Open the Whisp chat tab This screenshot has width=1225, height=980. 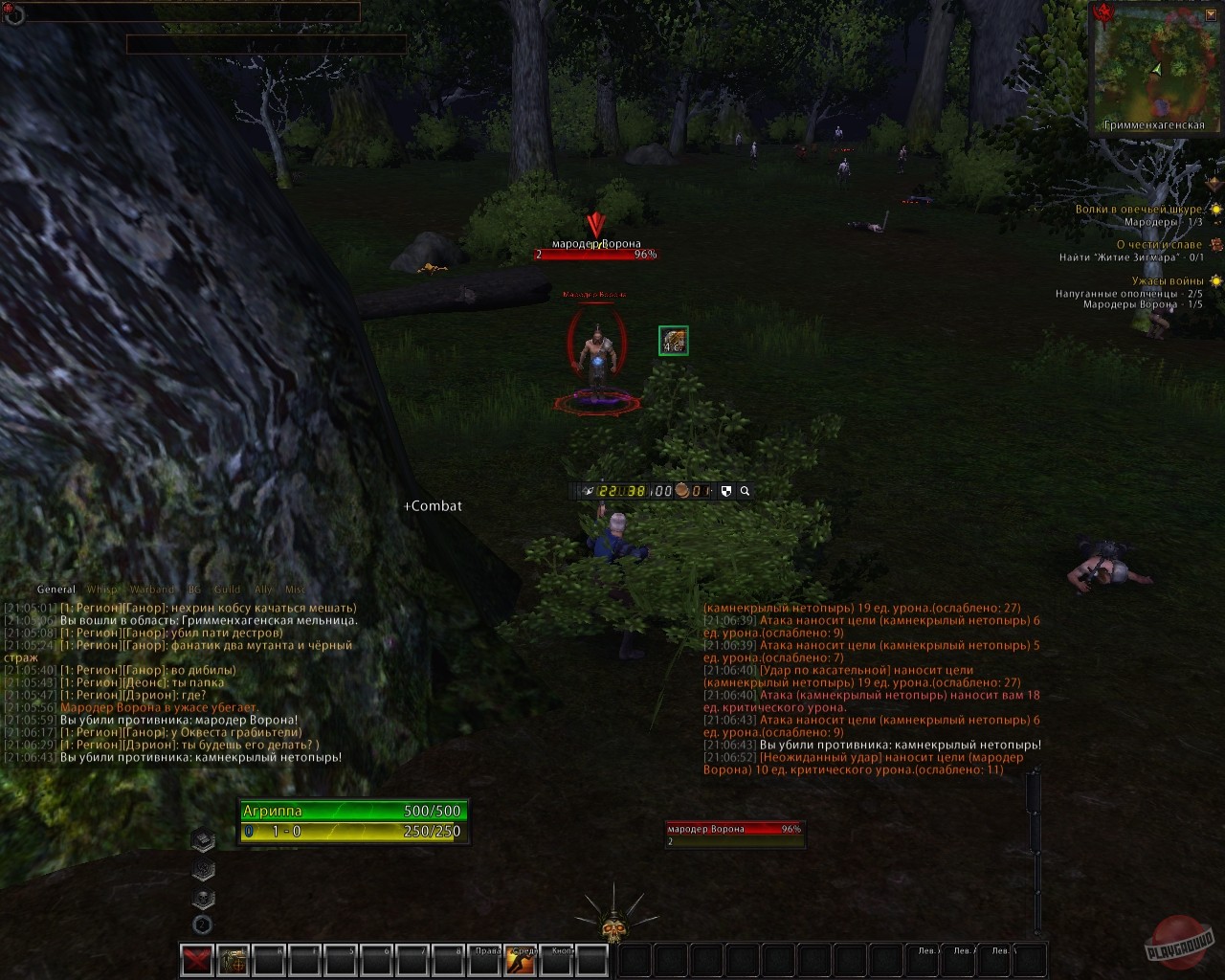100,590
